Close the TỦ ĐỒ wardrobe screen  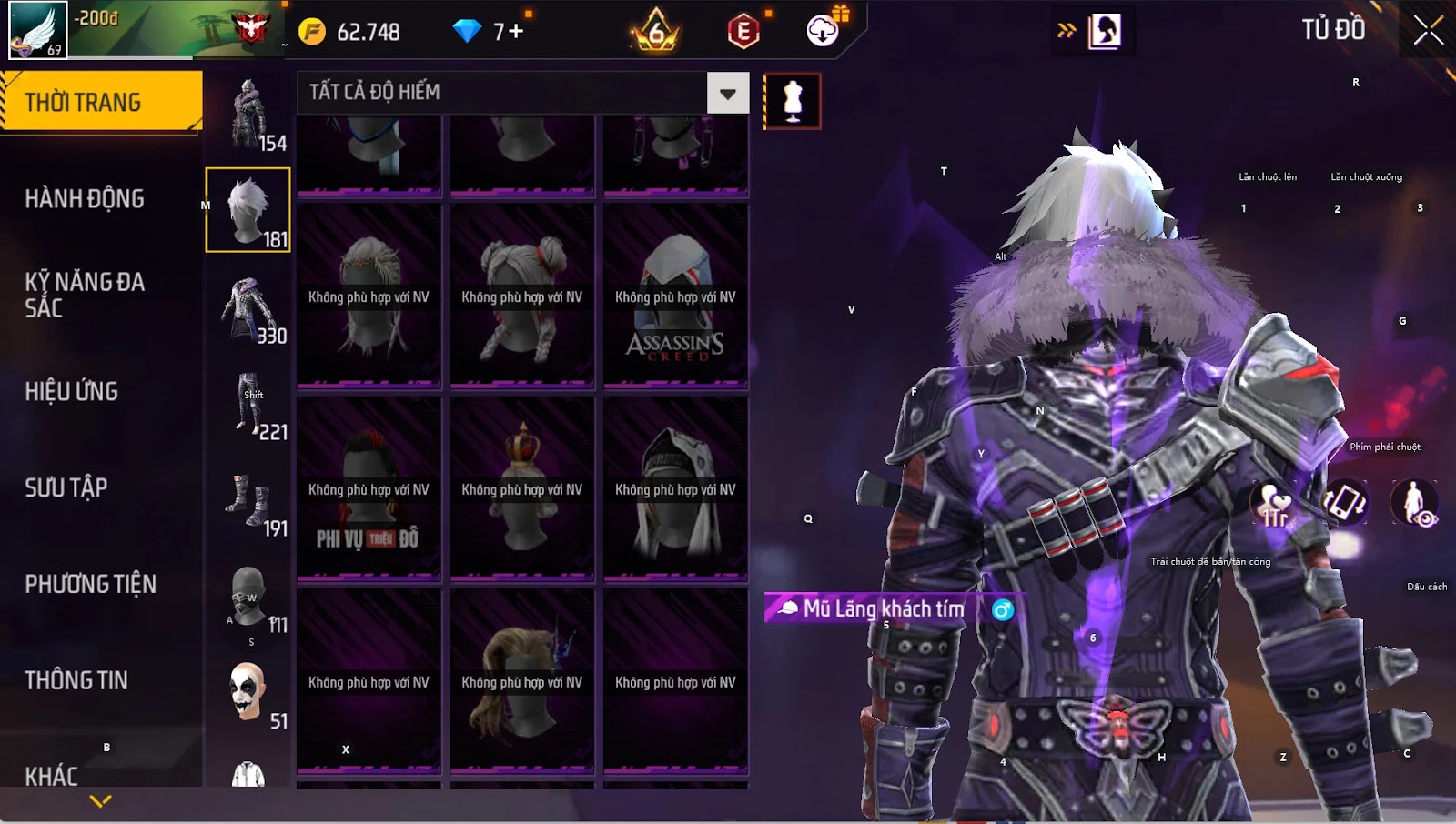pyautogui.click(x=1428, y=31)
